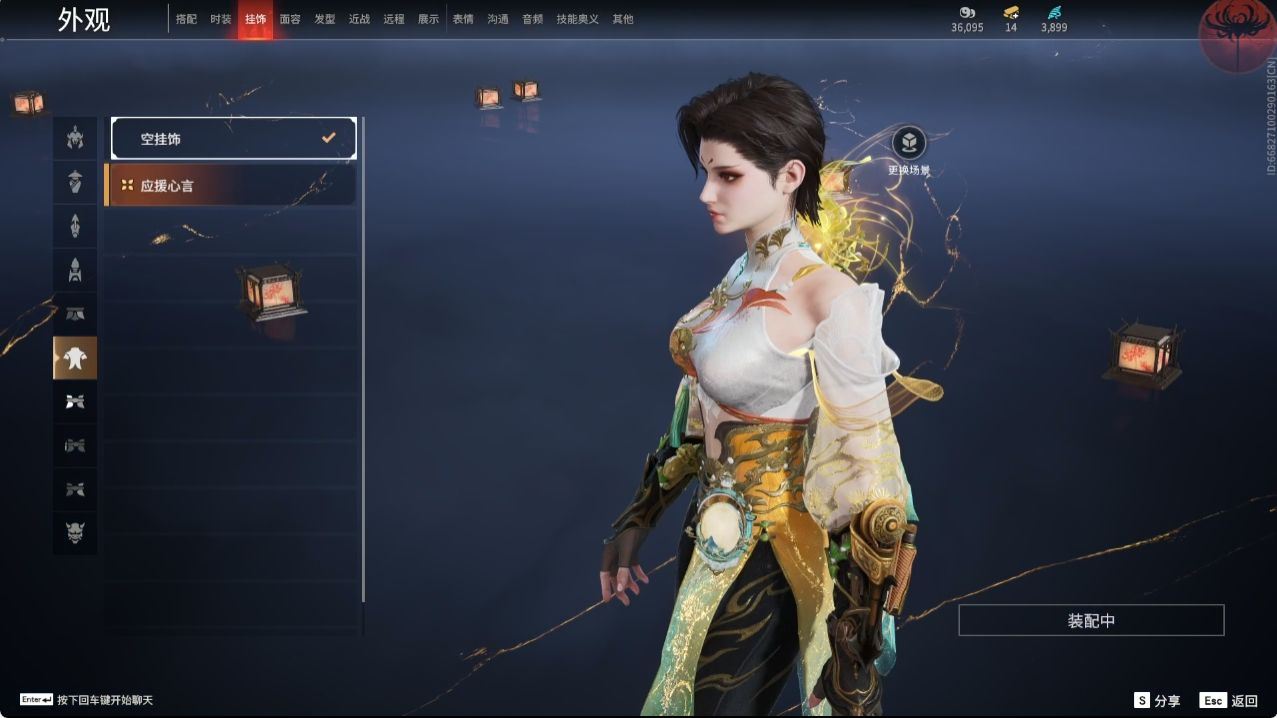Click the 更换场景 scene change icon
The height and width of the screenshot is (718, 1277).
pyautogui.click(x=908, y=144)
